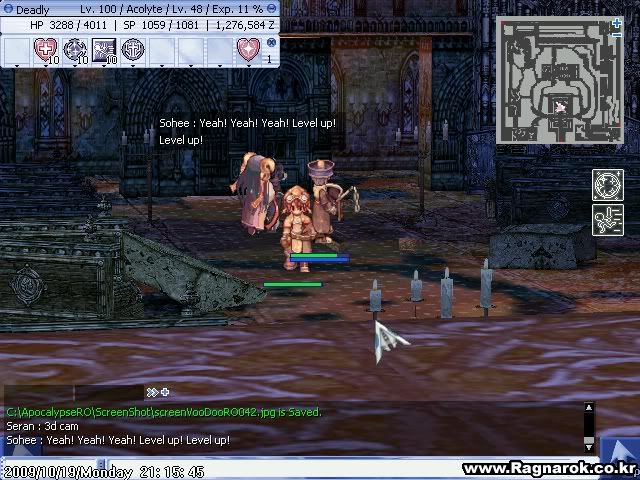Select the dark-blue square skill icon slot
Viewport: 640px width, 480px height.
click(103, 48)
